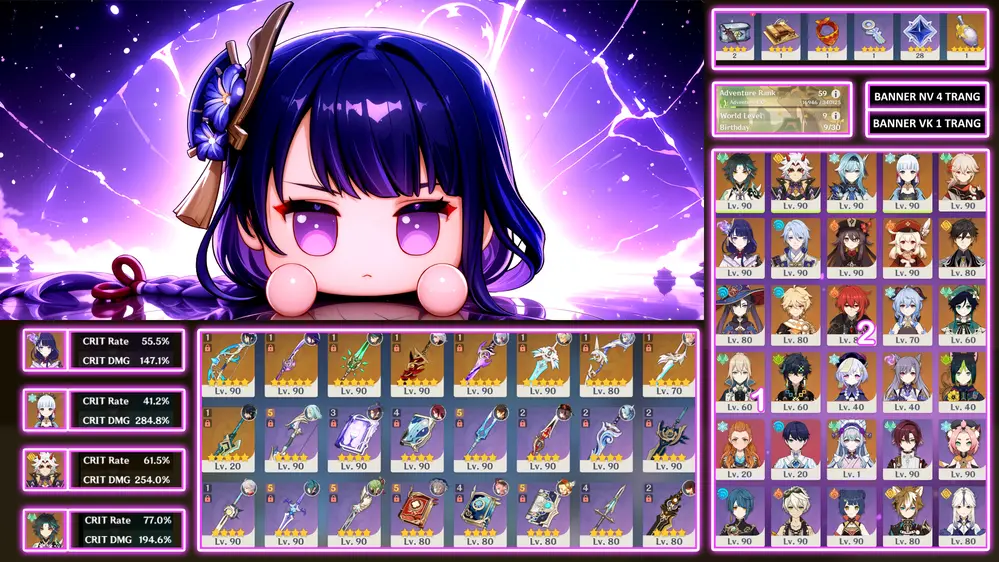Click the Adventure Rank info icon
This screenshot has height=562, width=999.
(836, 93)
